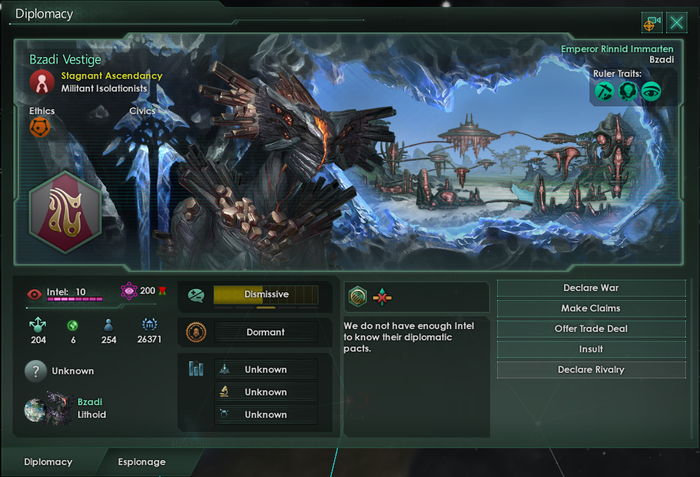Close the Diplomacy window
Image resolution: width=700 pixels, height=477 pixels.
click(x=676, y=22)
